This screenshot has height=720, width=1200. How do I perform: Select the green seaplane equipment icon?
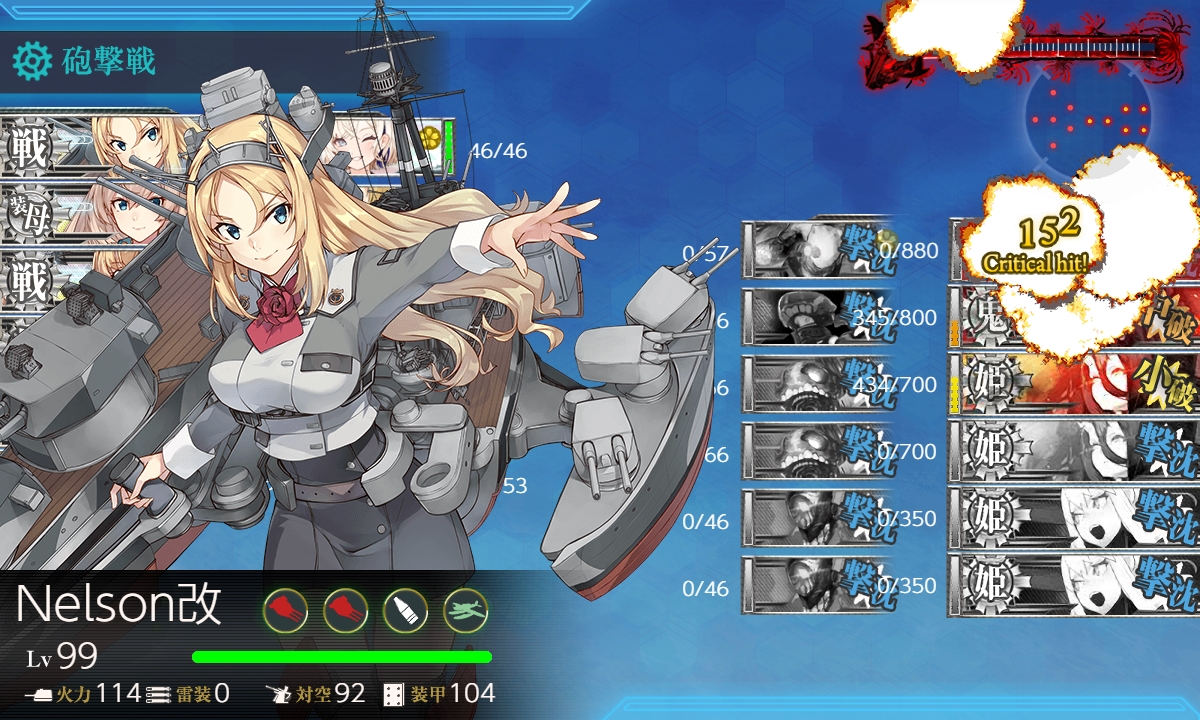[465, 609]
